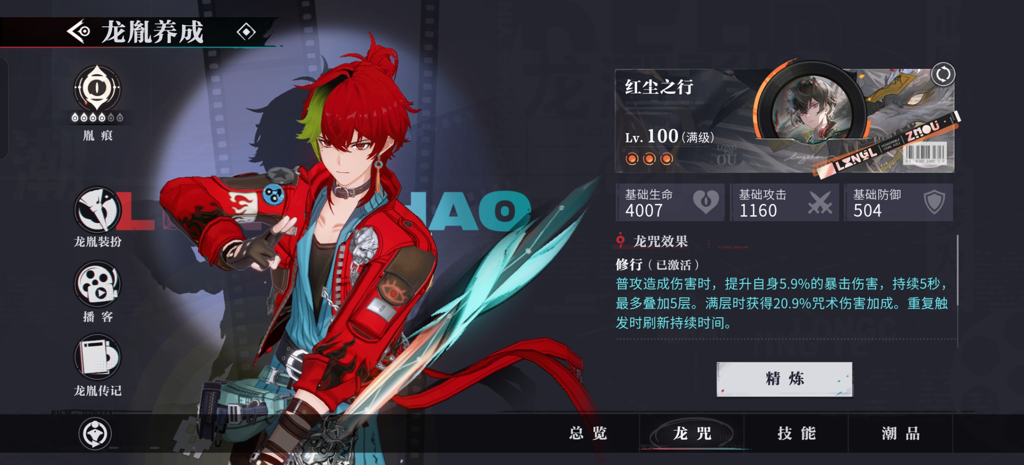Open the 龙胤装扮 costume menu
Screen dimensions: 1024x465
(97, 208)
